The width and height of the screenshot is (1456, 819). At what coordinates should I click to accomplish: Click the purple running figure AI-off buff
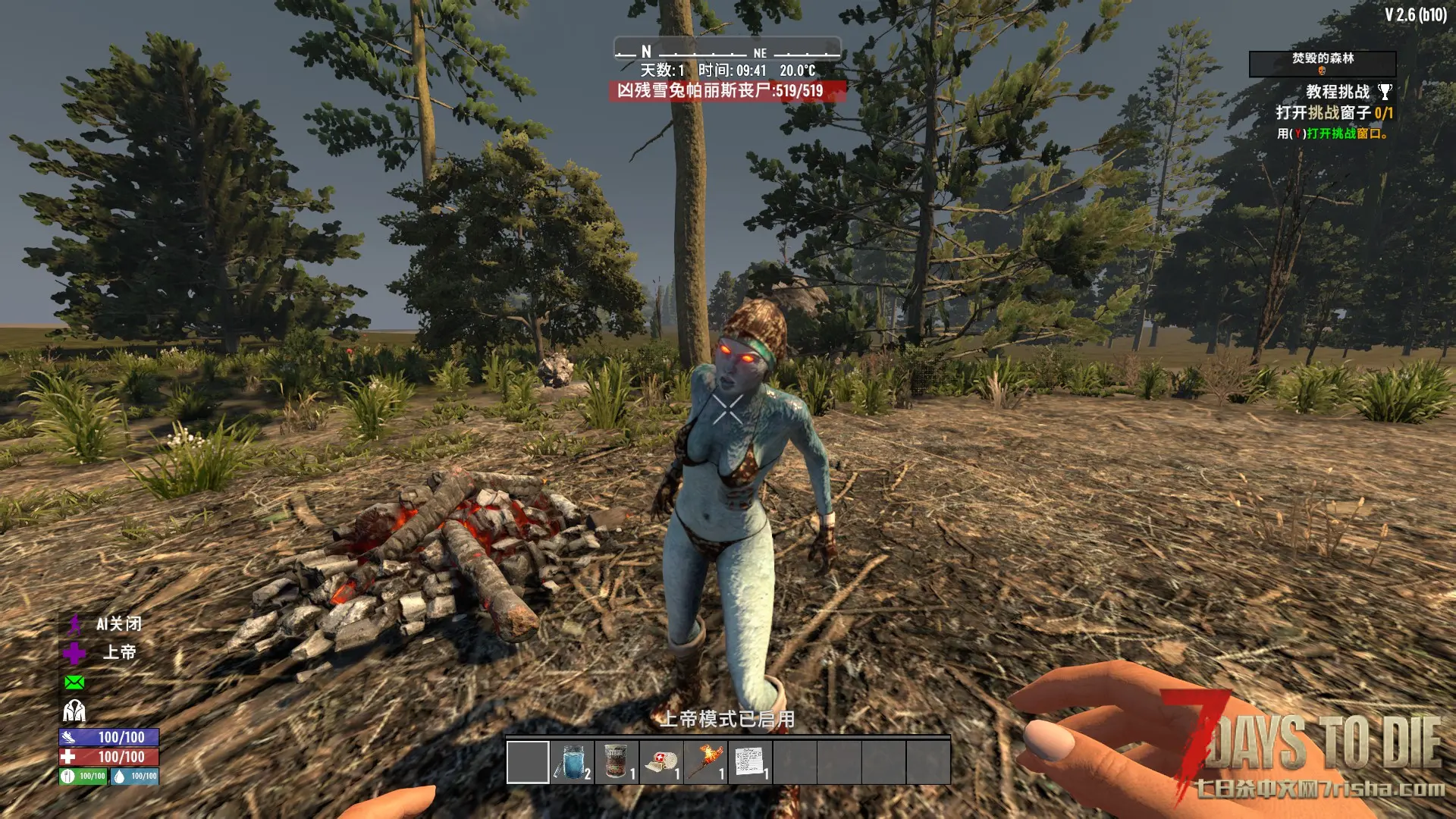(x=74, y=624)
